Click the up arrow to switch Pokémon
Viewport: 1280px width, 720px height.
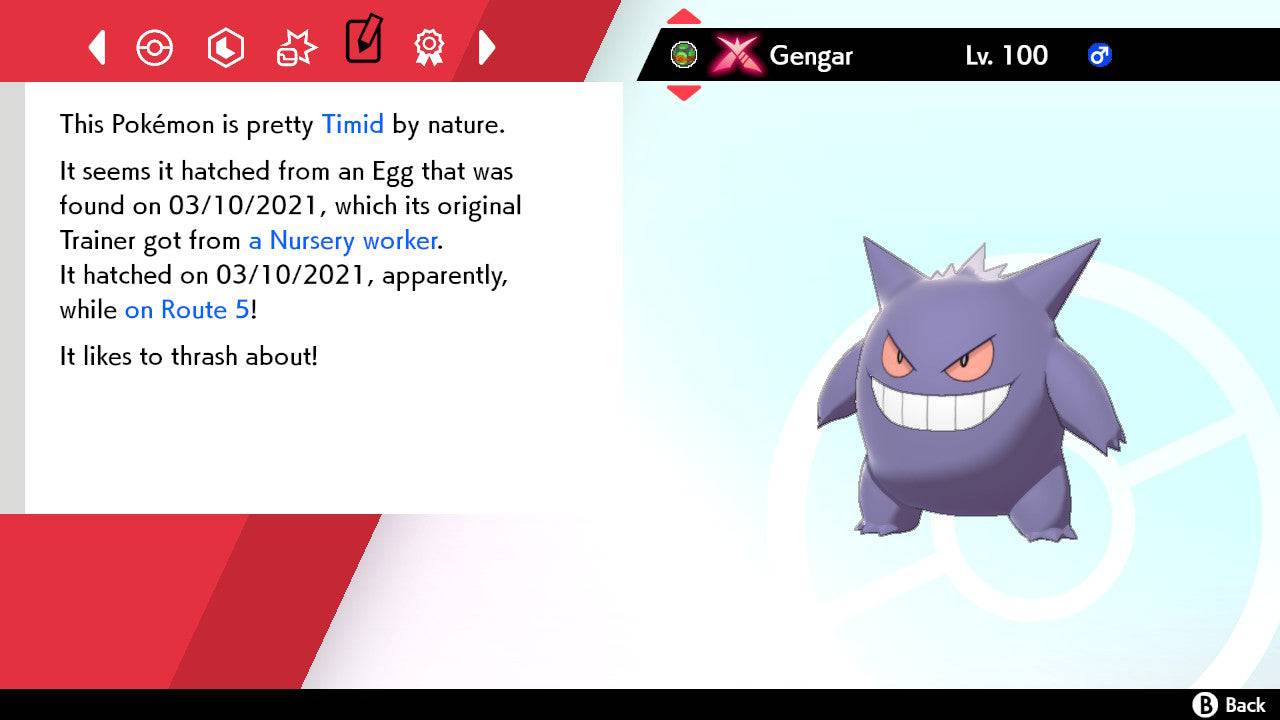tap(683, 15)
